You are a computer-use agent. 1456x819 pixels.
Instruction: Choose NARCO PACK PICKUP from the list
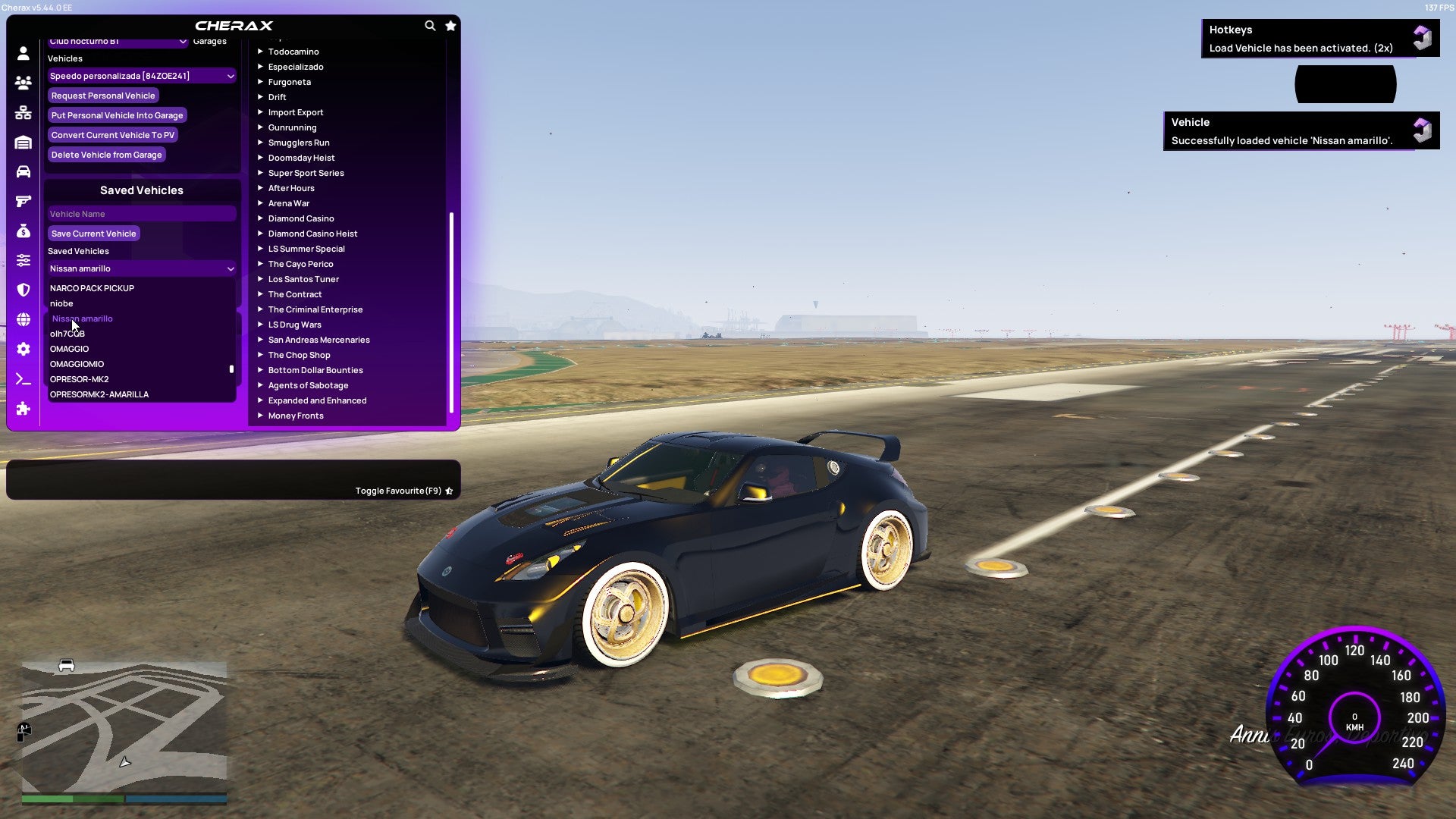92,288
